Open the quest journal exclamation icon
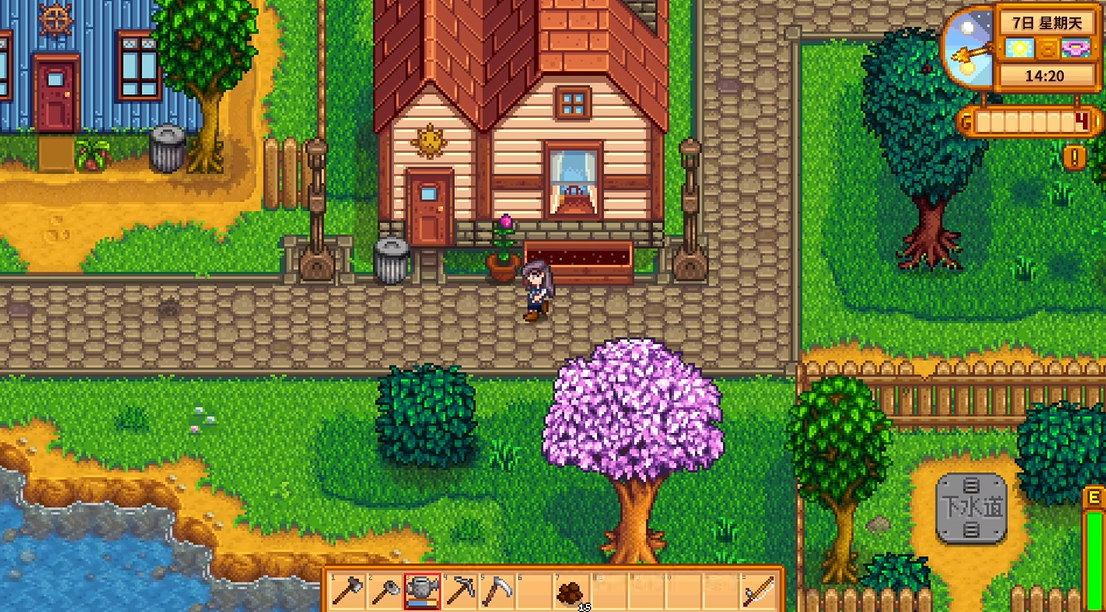 (x=1076, y=157)
